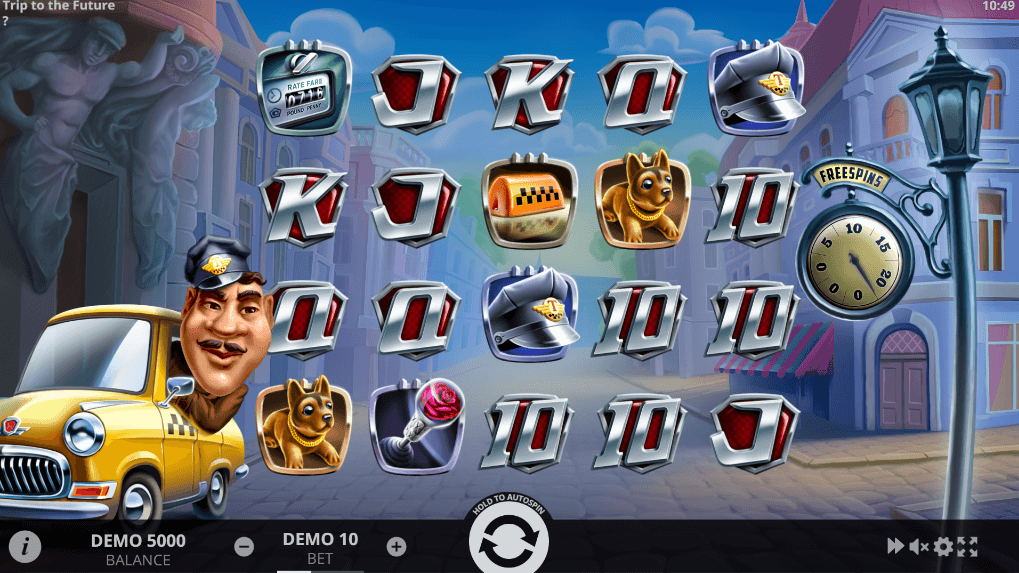
Task: Decrease the bet with the minus button
Action: point(244,547)
